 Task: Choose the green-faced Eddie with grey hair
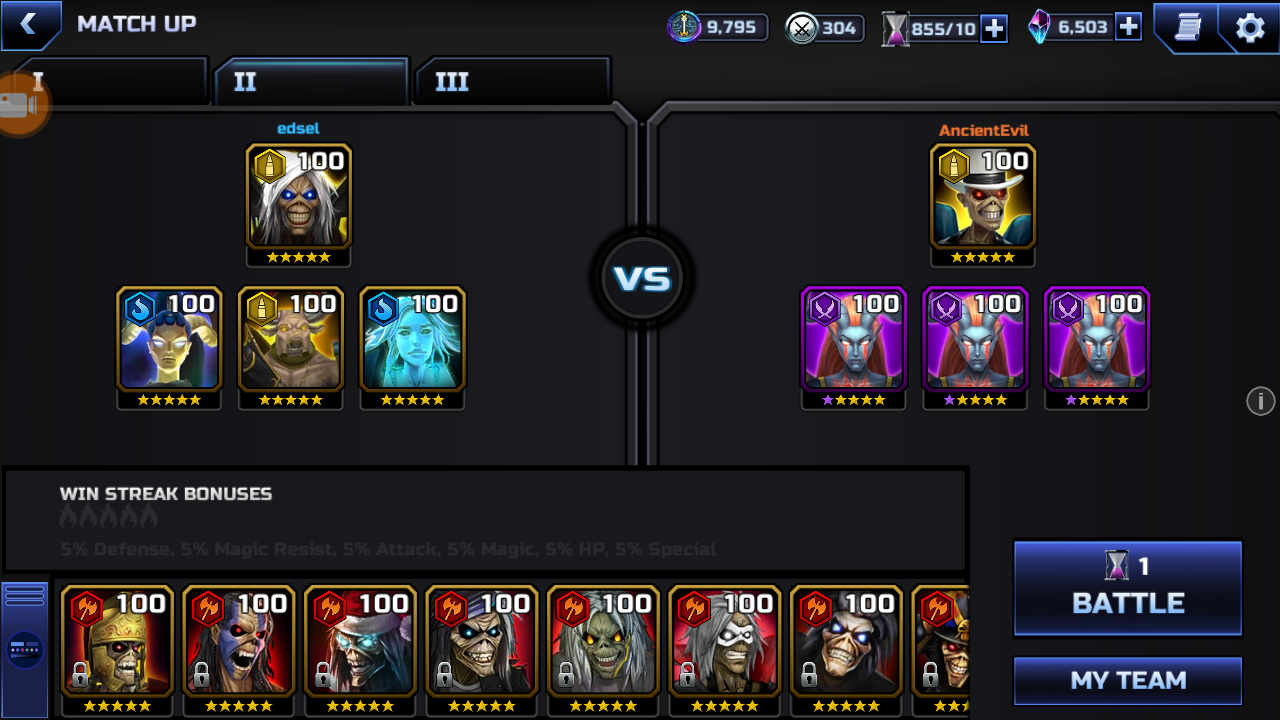click(x=603, y=641)
